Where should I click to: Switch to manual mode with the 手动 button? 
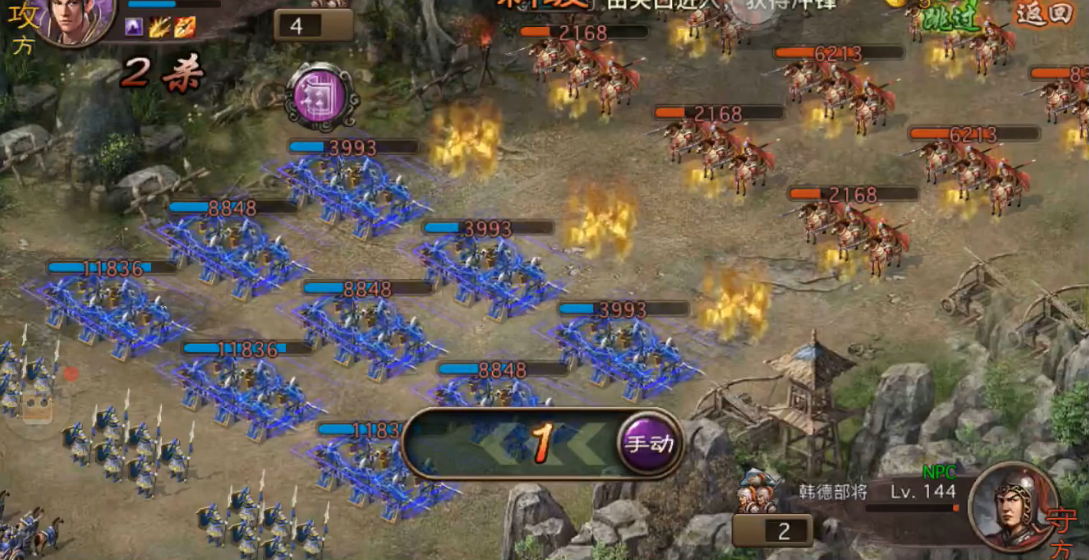click(x=647, y=443)
